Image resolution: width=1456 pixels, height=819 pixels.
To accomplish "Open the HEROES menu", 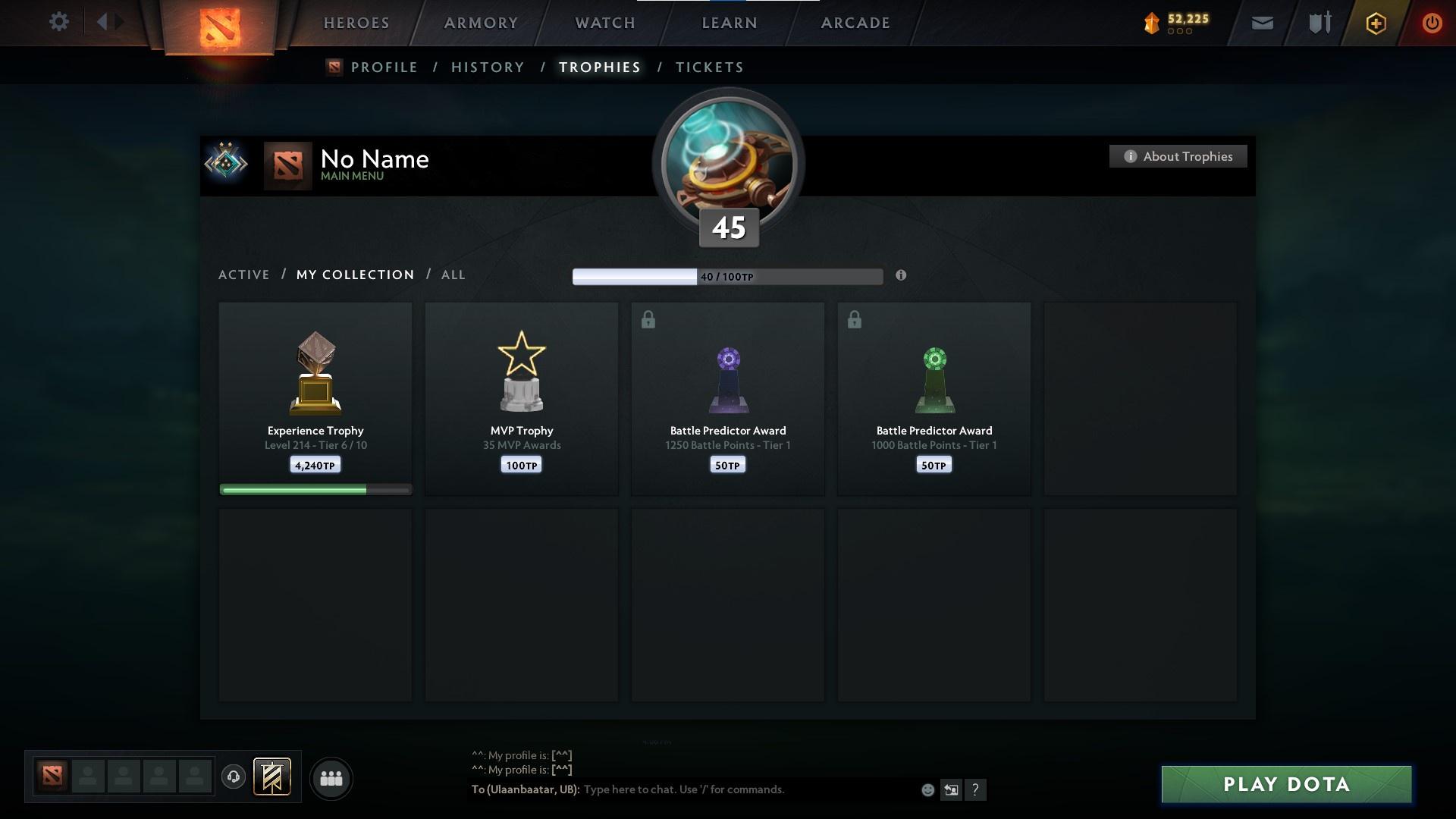I will (356, 23).
